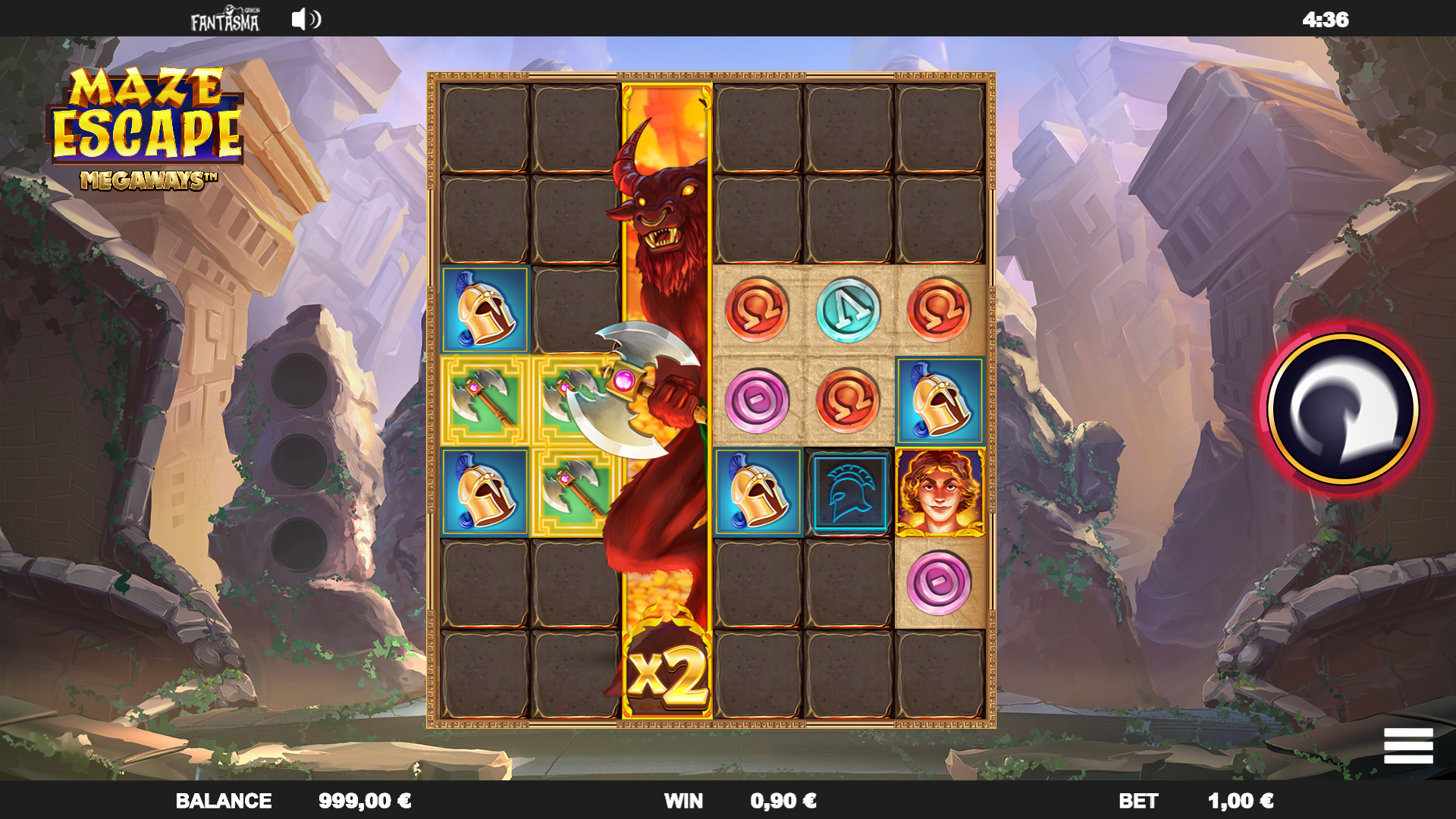Click the BET amount display
This screenshot has width=1456, height=819.
[1191, 800]
